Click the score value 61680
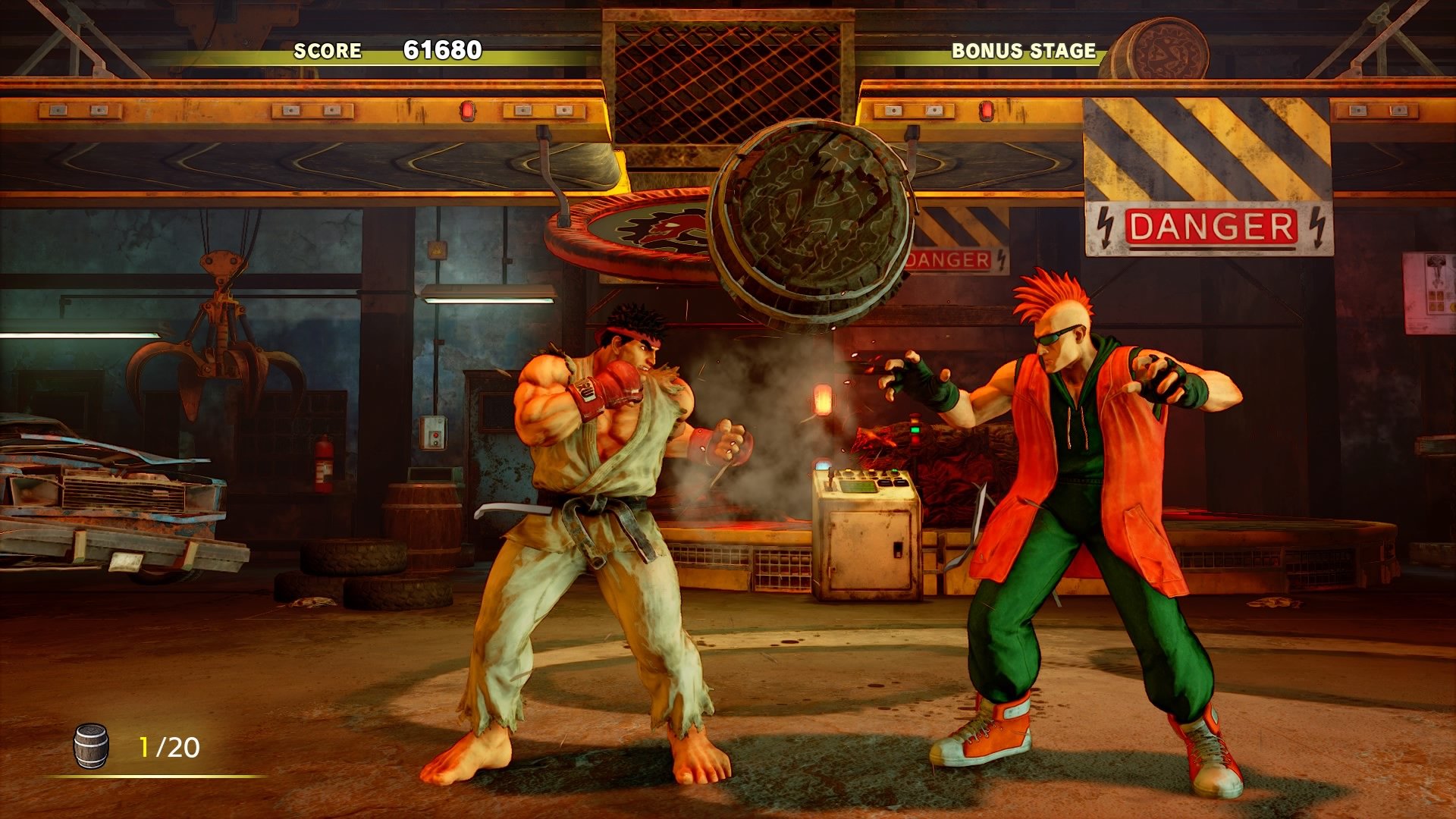 tap(442, 50)
